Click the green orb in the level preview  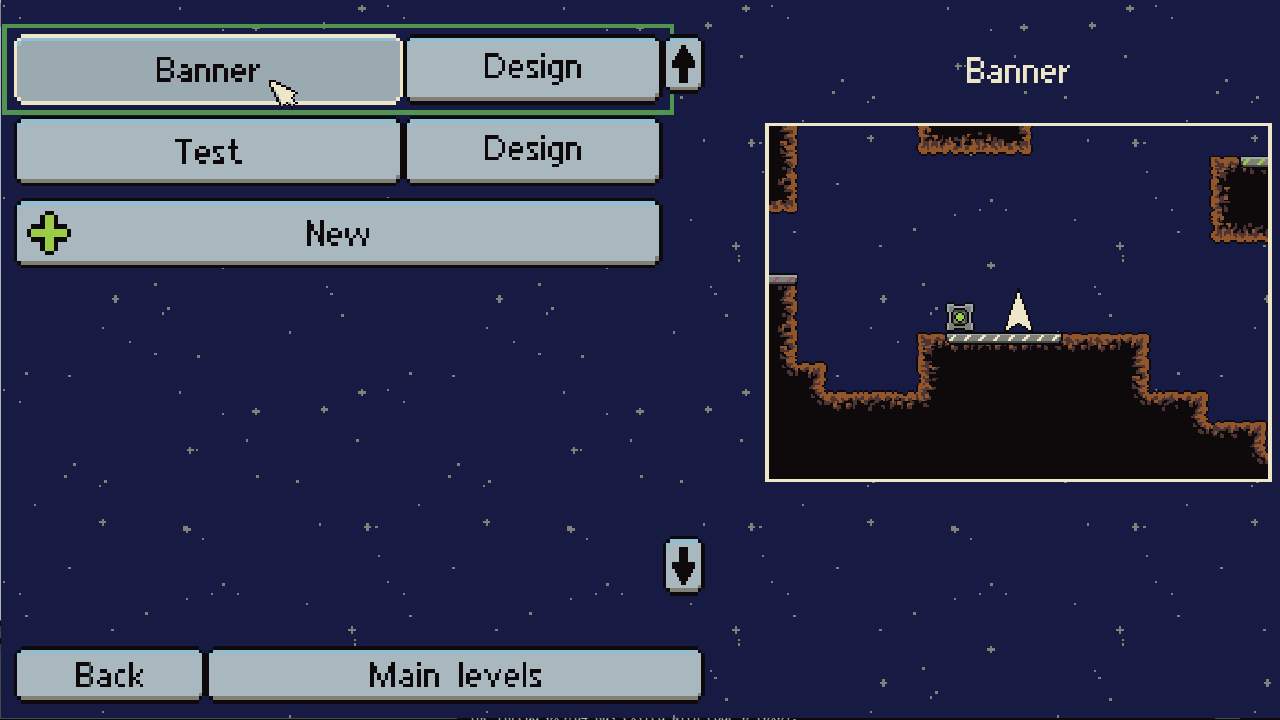[959, 317]
